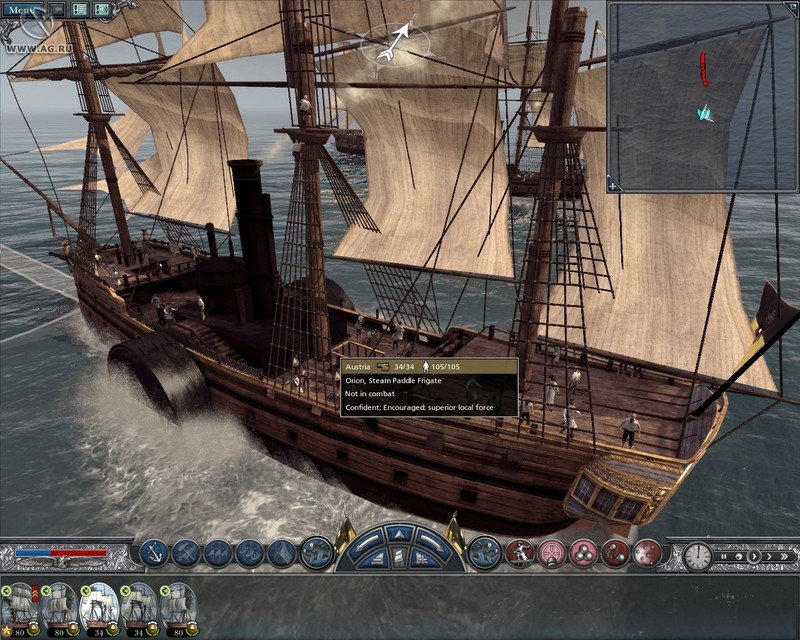The image size is (800, 640).
Task: Select the triple-sails formation button
Action: [x=218, y=552]
